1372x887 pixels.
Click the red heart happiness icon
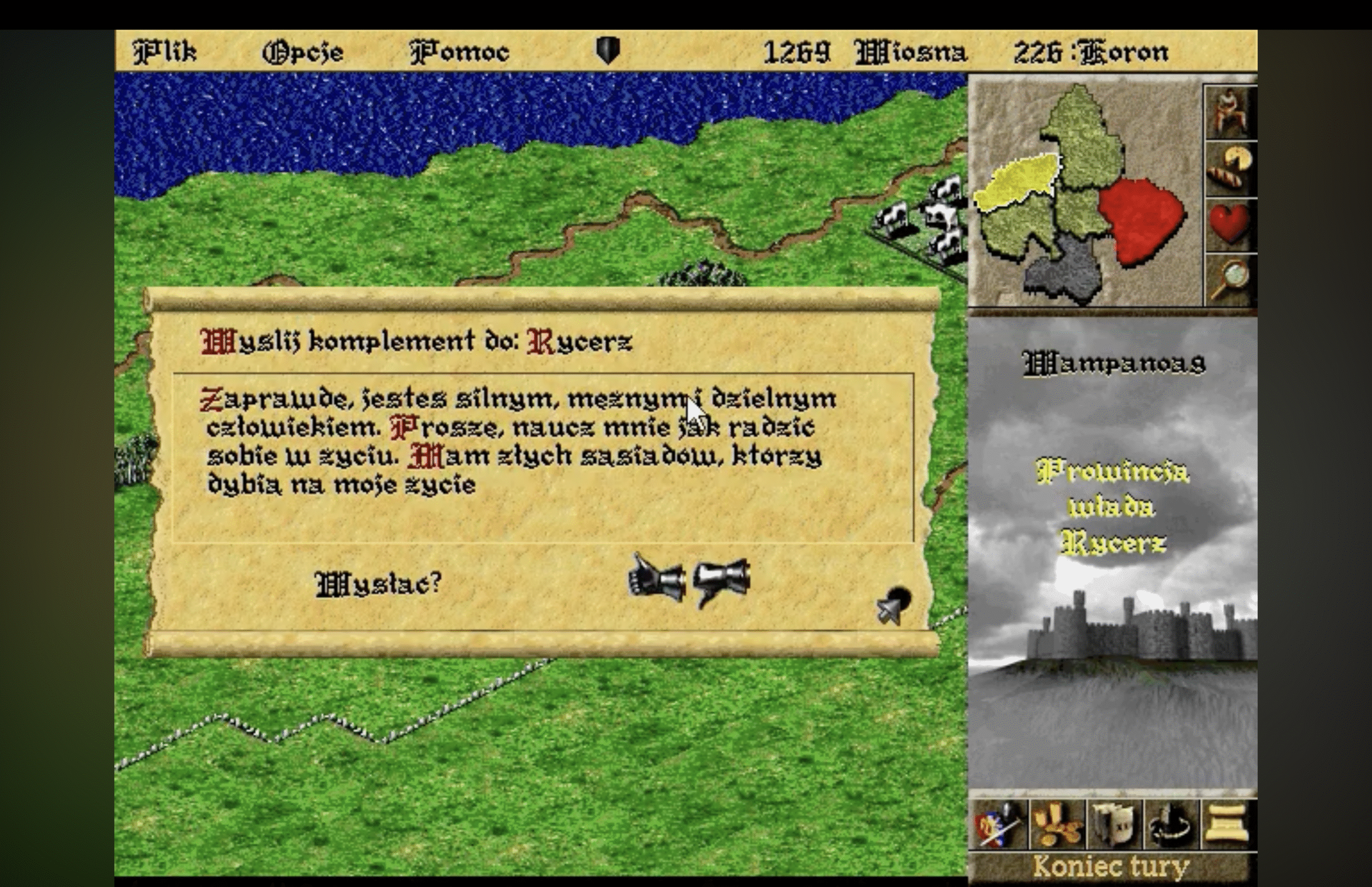pyautogui.click(x=1229, y=224)
